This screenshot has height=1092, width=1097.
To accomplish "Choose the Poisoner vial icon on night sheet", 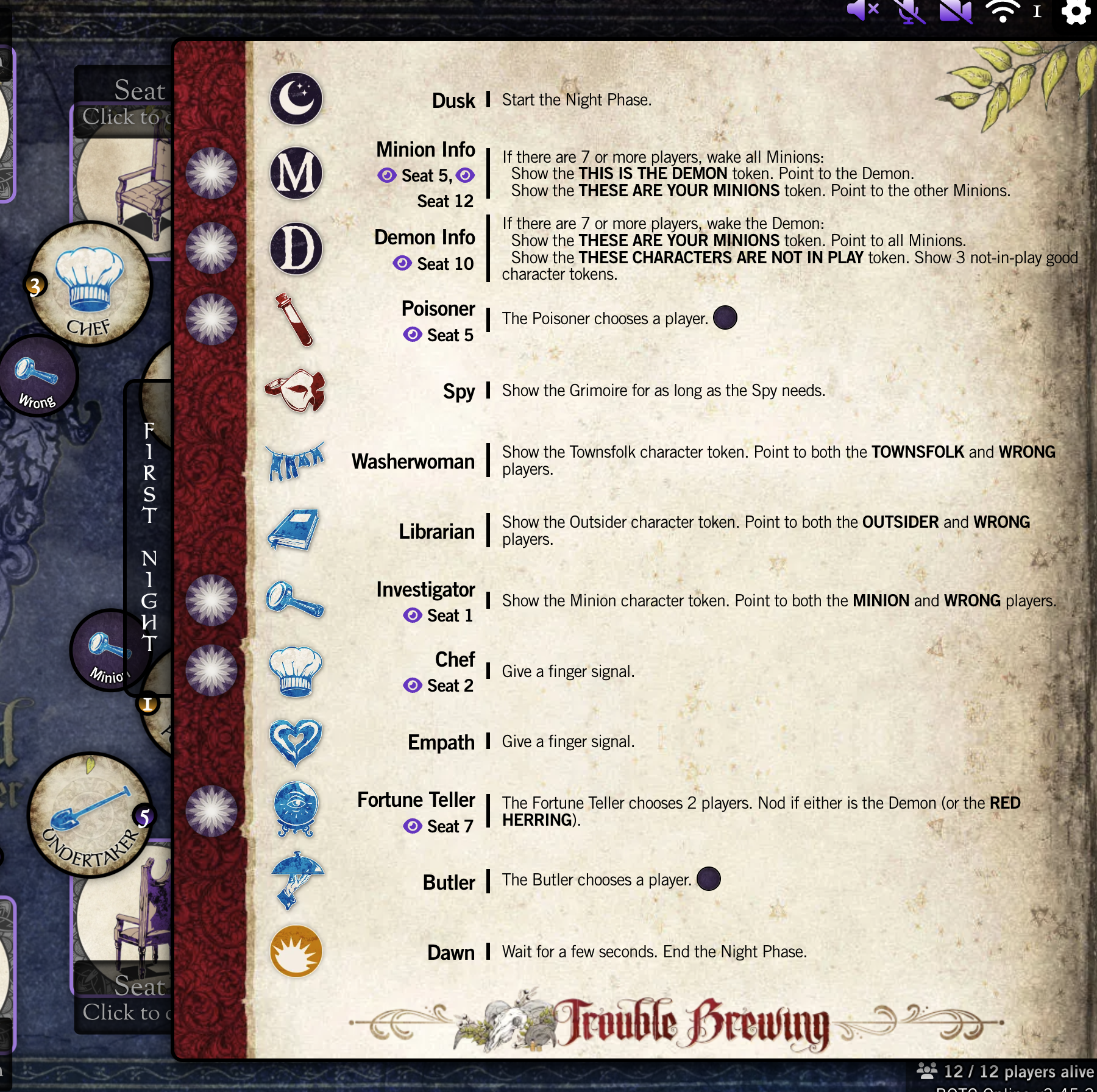I will 295,320.
